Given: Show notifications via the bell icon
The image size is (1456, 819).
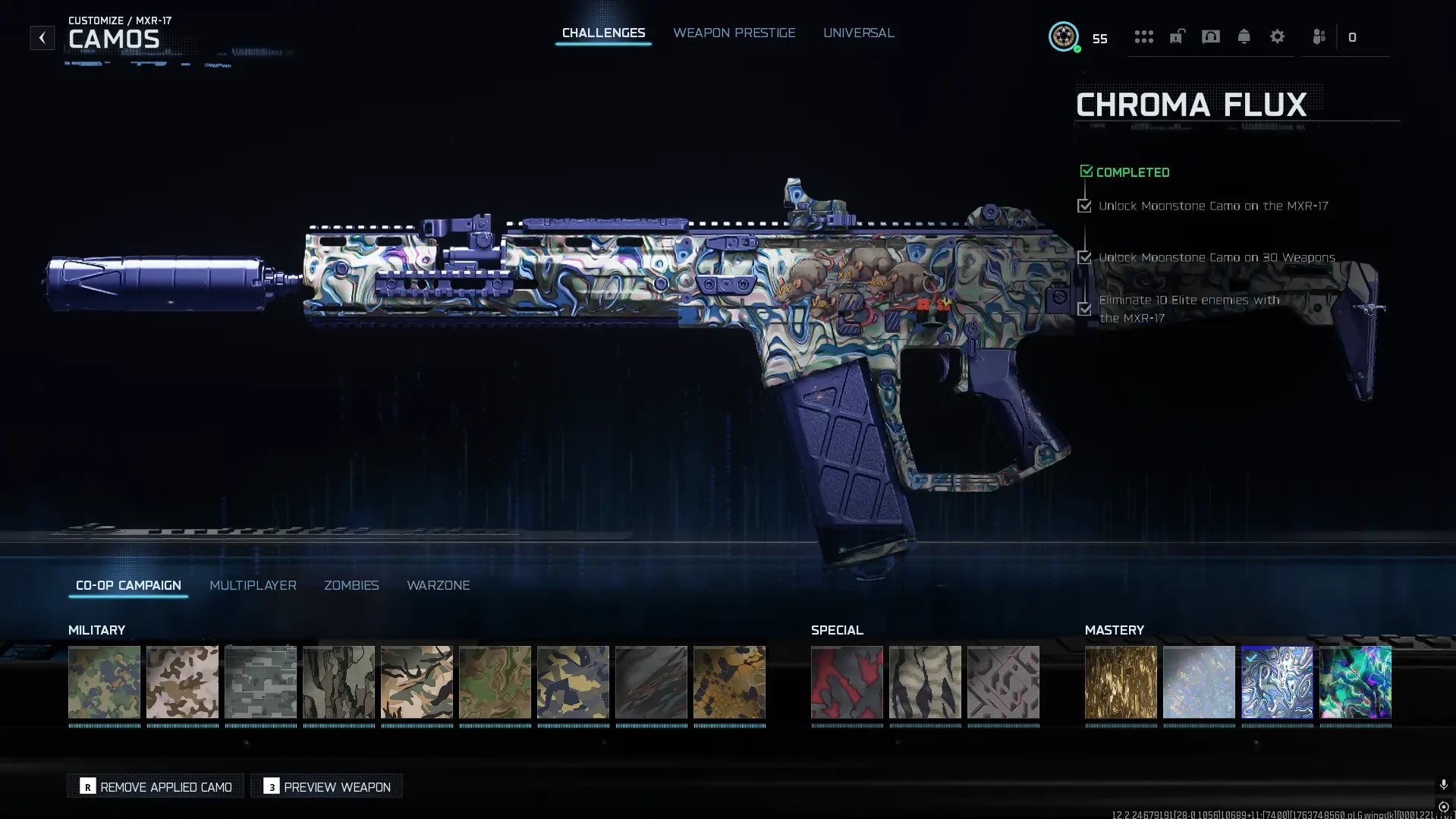Looking at the screenshot, I should (x=1244, y=36).
